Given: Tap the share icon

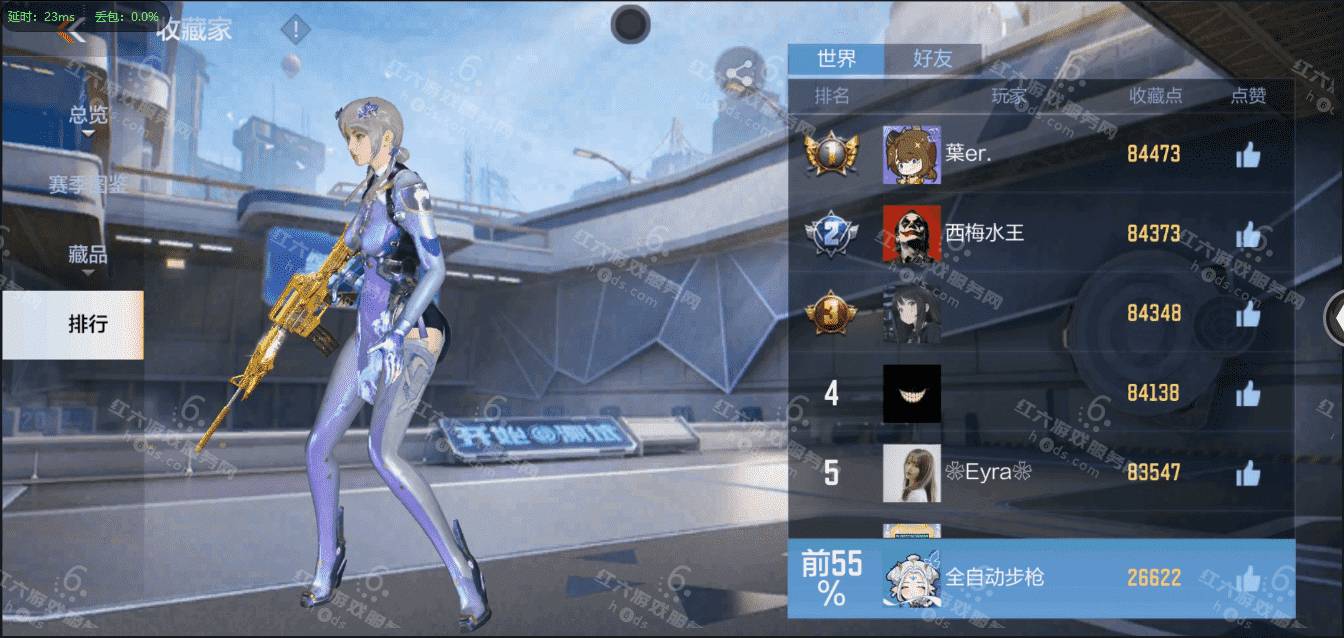Looking at the screenshot, I should [740, 73].
